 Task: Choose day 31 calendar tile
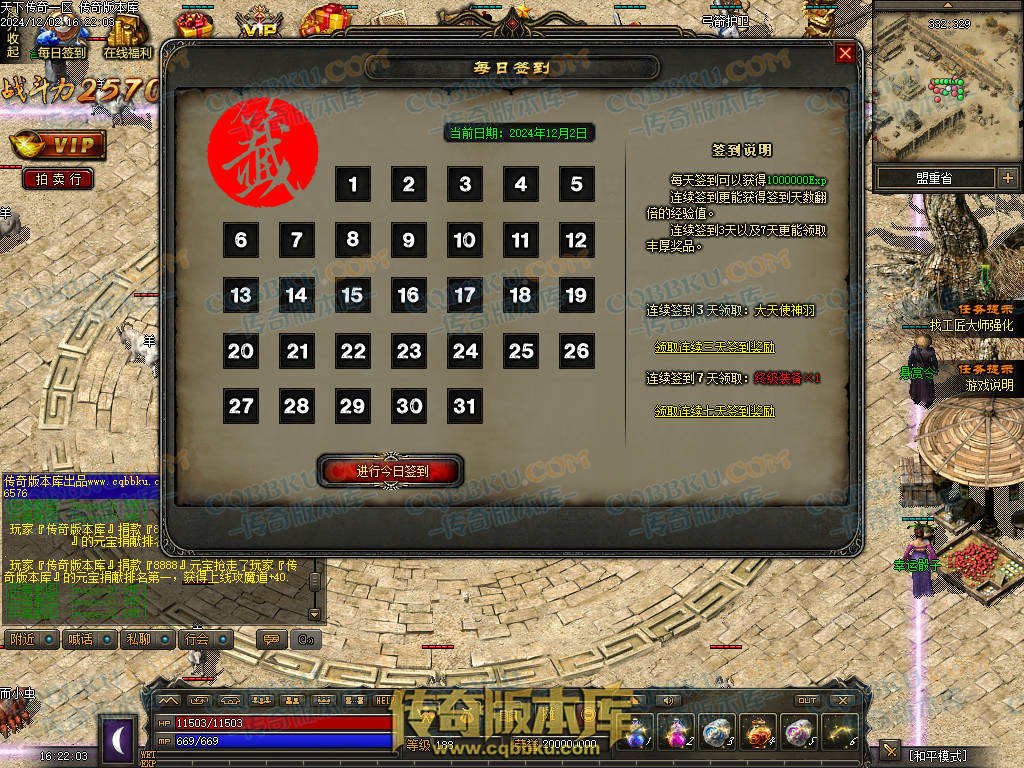pyautogui.click(x=465, y=407)
